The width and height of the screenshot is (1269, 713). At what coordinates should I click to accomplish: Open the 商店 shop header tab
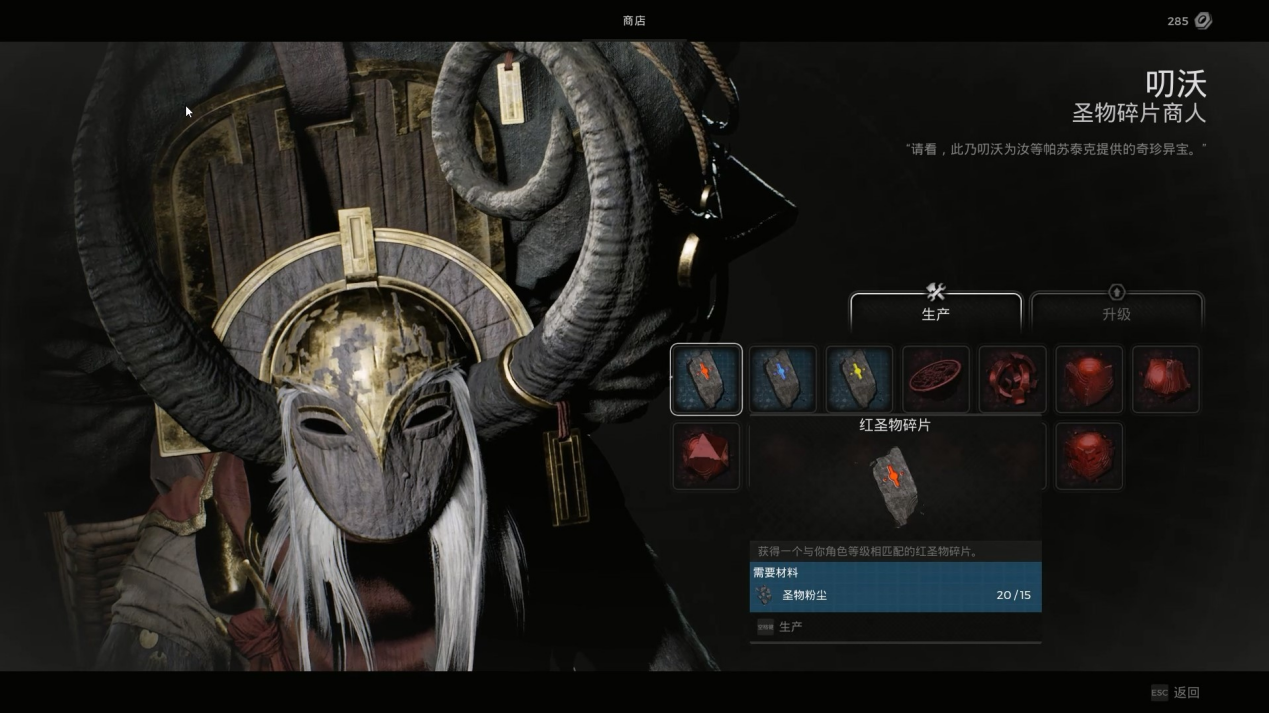tap(634, 21)
